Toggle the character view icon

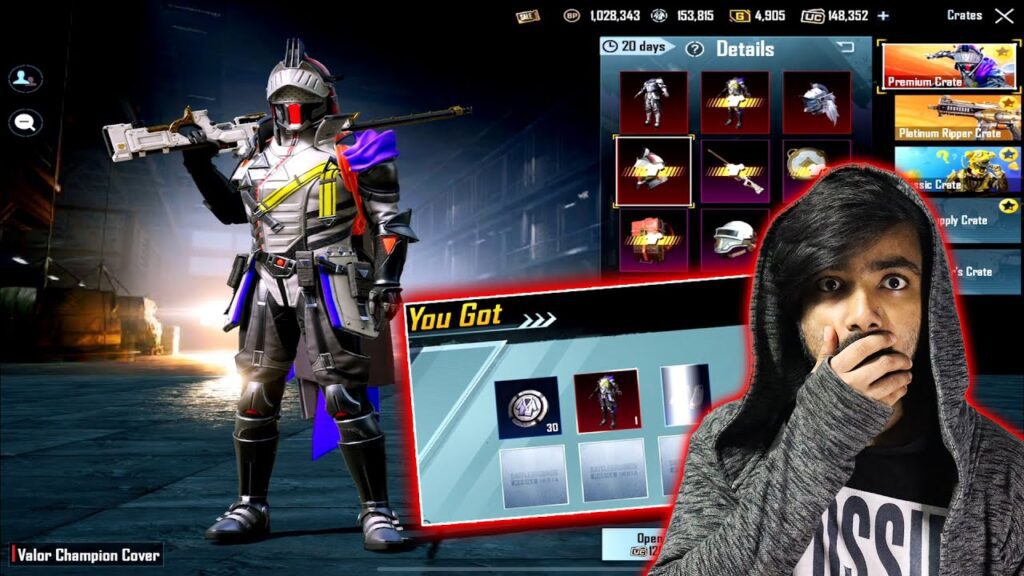click(x=25, y=78)
